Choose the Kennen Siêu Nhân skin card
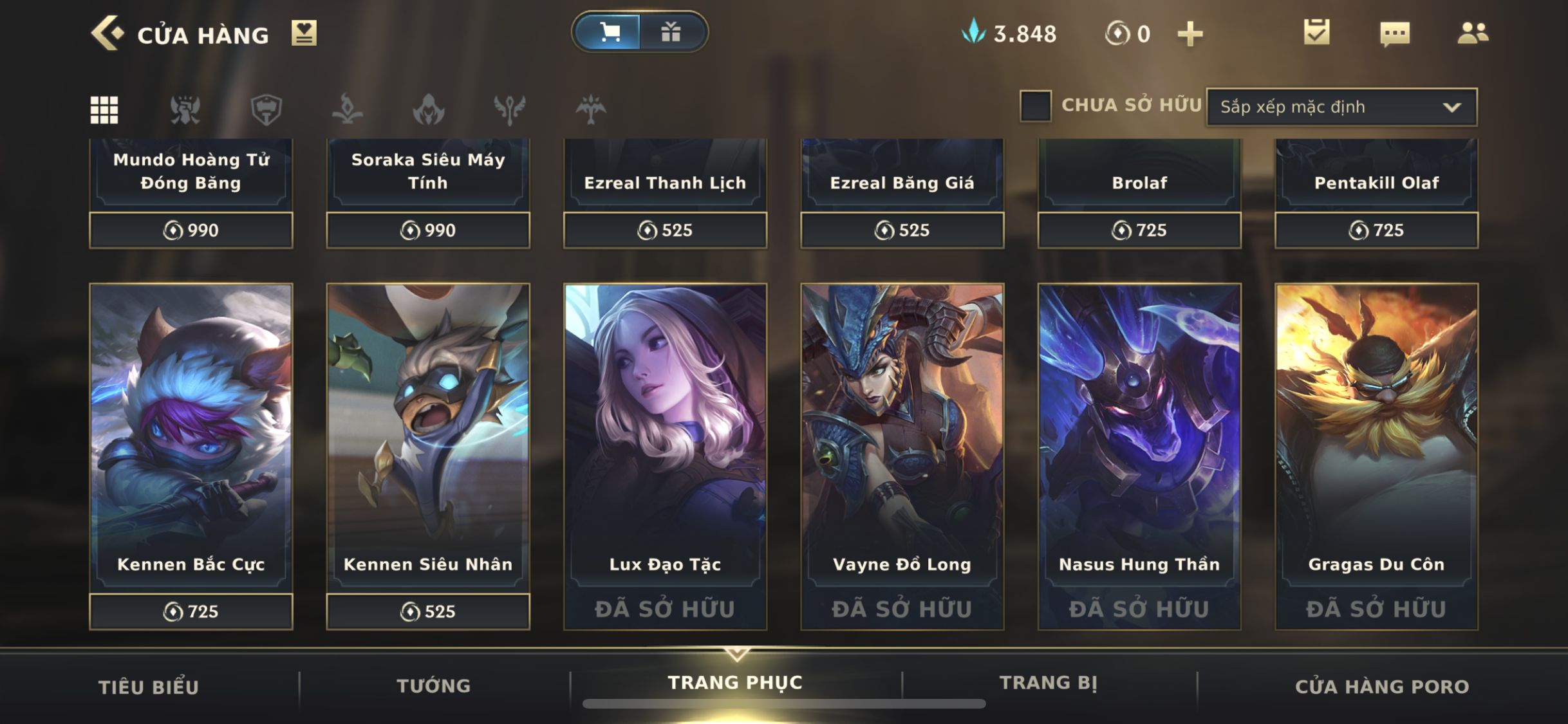This screenshot has width=1568, height=724. coord(428,438)
